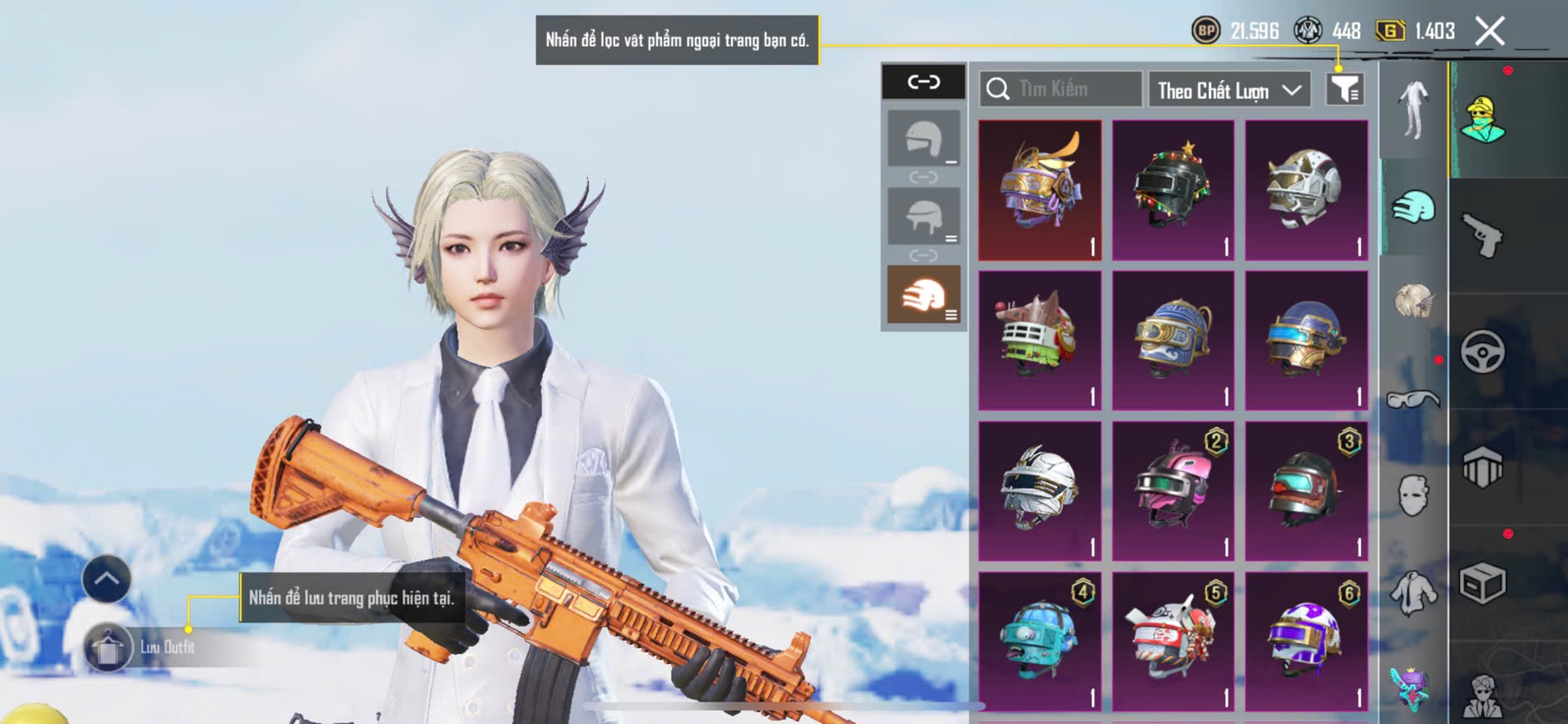
Task: Switch to the pistol weapons category
Action: pyautogui.click(x=1482, y=235)
